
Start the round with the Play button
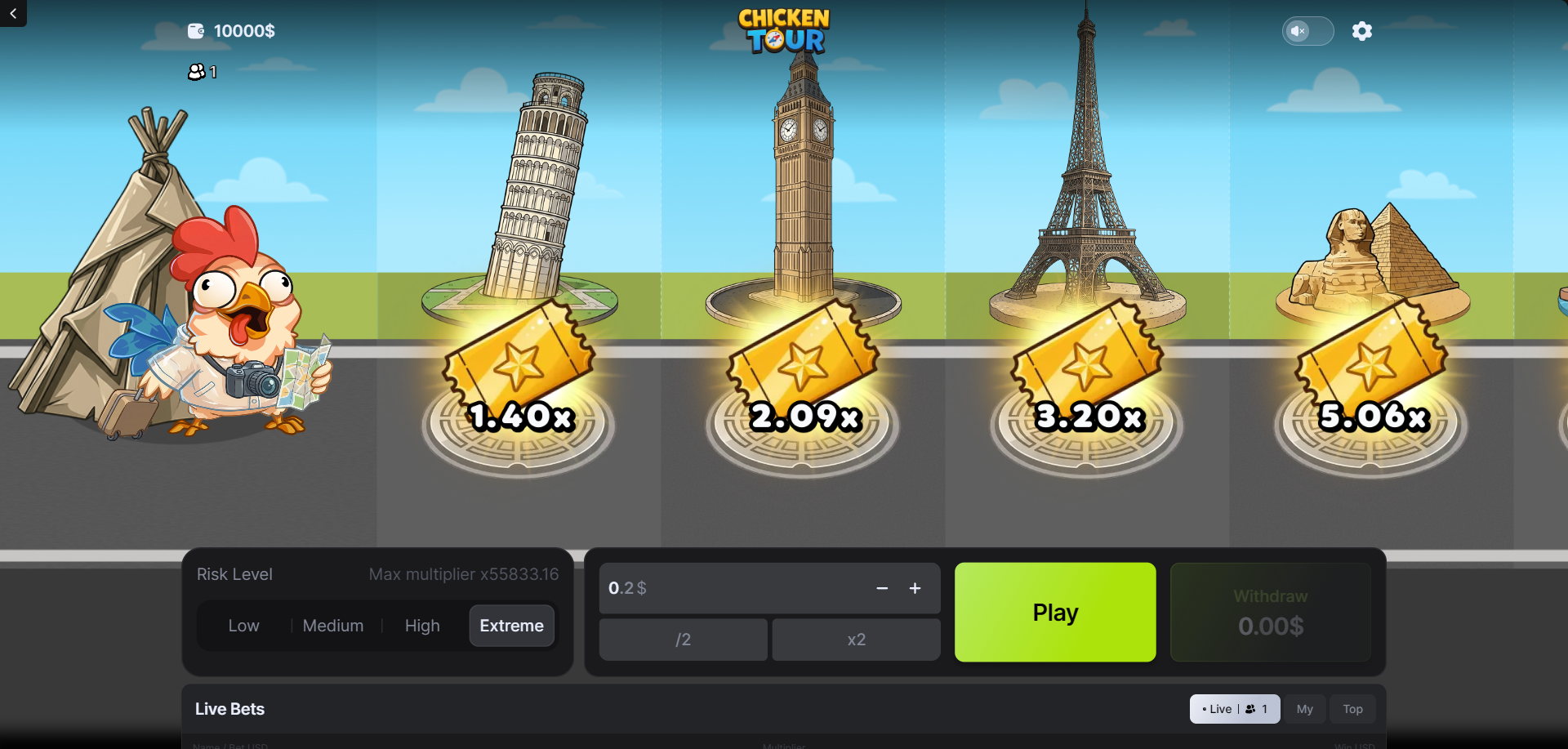[x=1055, y=612]
